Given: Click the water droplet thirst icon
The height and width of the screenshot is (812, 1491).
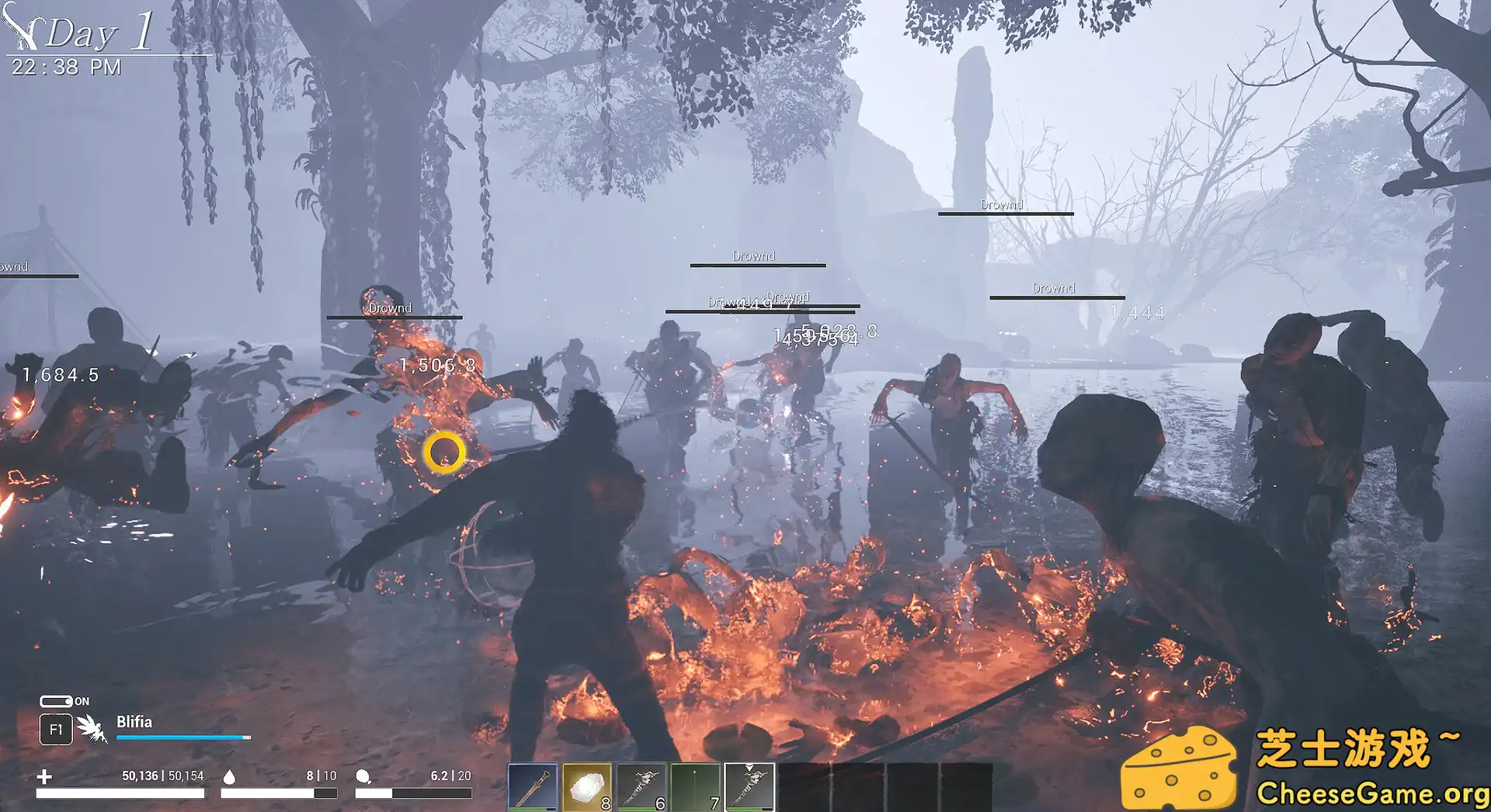Looking at the screenshot, I should tap(228, 777).
